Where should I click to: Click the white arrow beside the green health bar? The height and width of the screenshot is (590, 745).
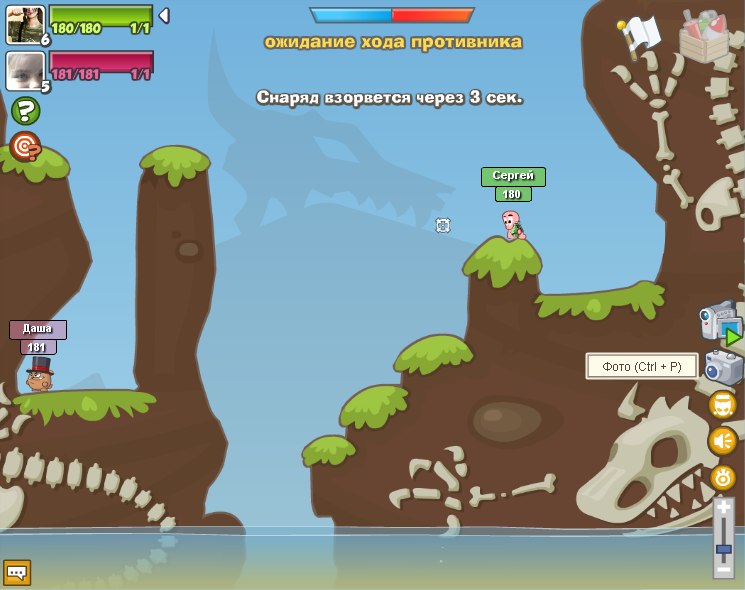(164, 16)
